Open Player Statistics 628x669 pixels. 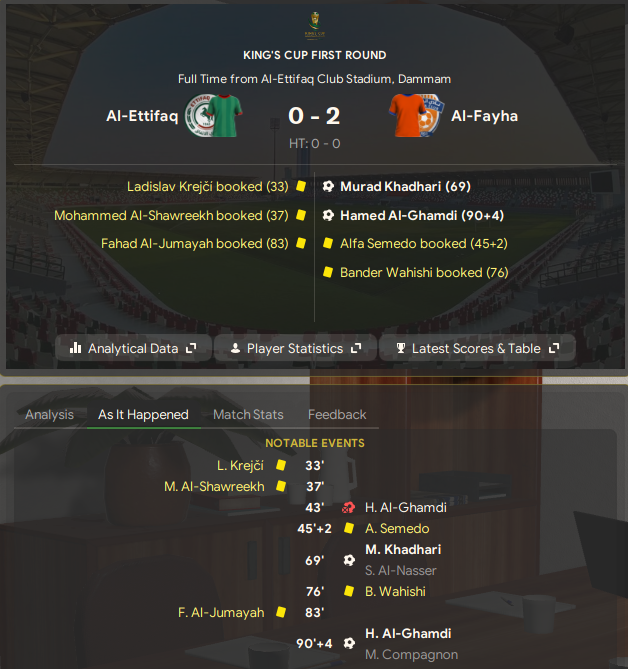[296, 348]
